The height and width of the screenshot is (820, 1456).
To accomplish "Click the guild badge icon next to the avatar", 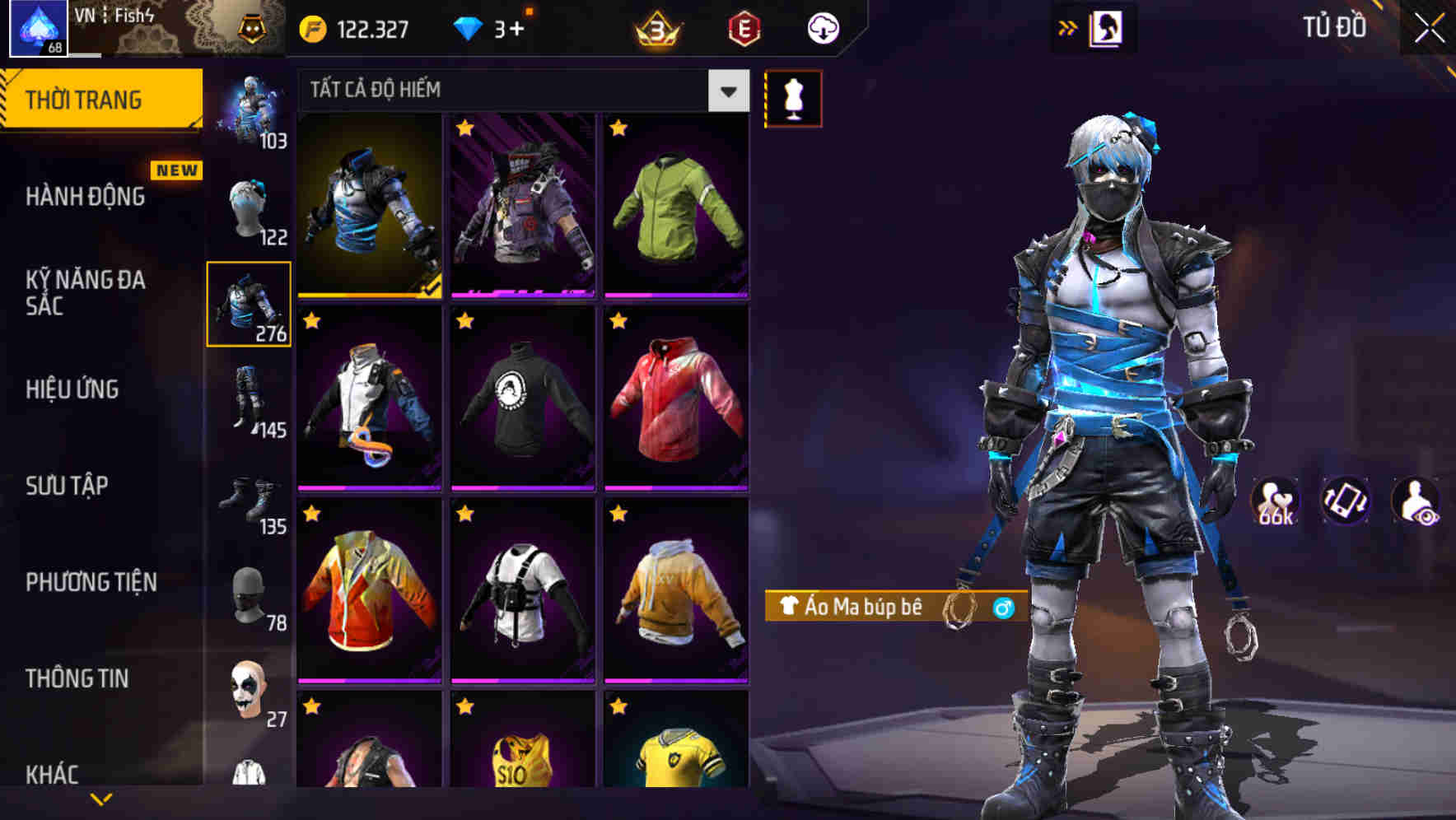I will [x=252, y=27].
